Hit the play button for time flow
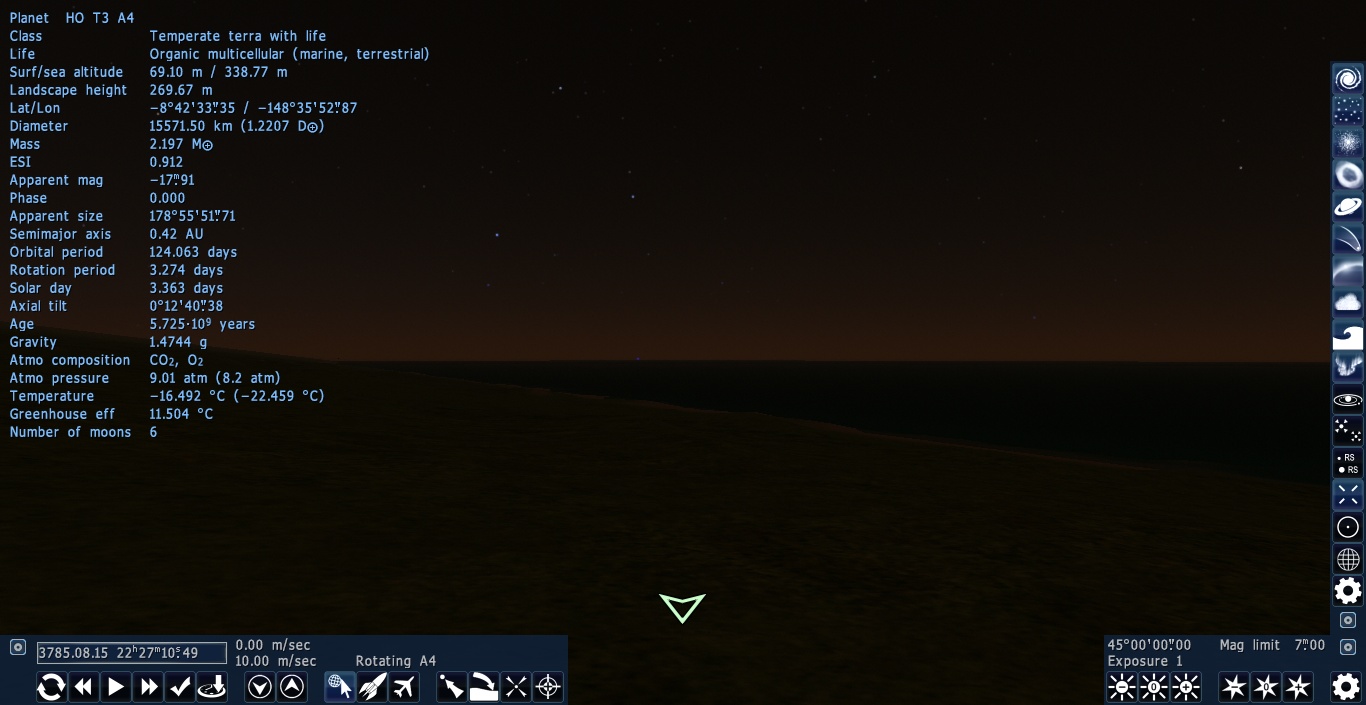The width and height of the screenshot is (1366, 705). click(x=116, y=687)
